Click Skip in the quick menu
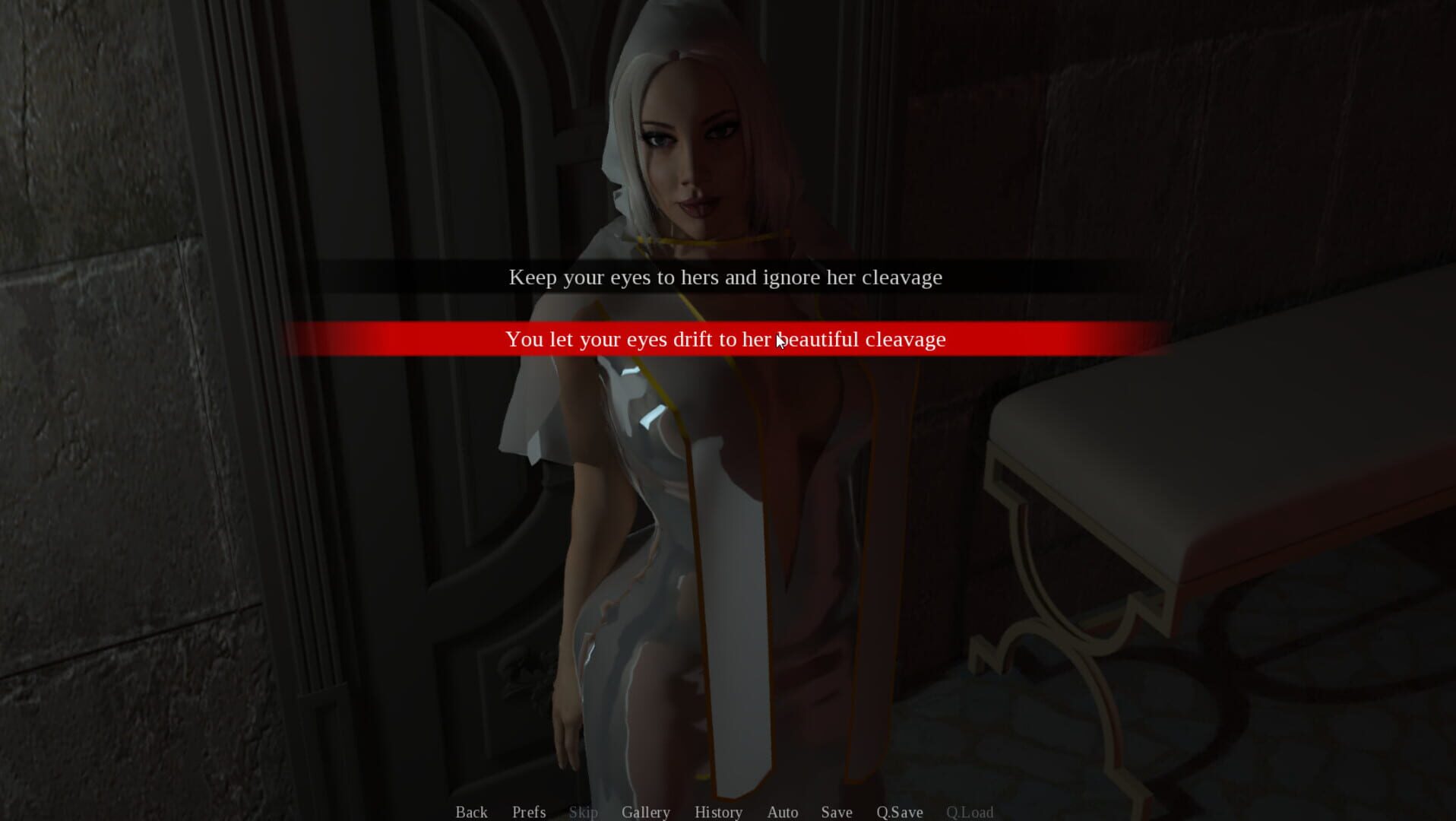 pyautogui.click(x=584, y=812)
